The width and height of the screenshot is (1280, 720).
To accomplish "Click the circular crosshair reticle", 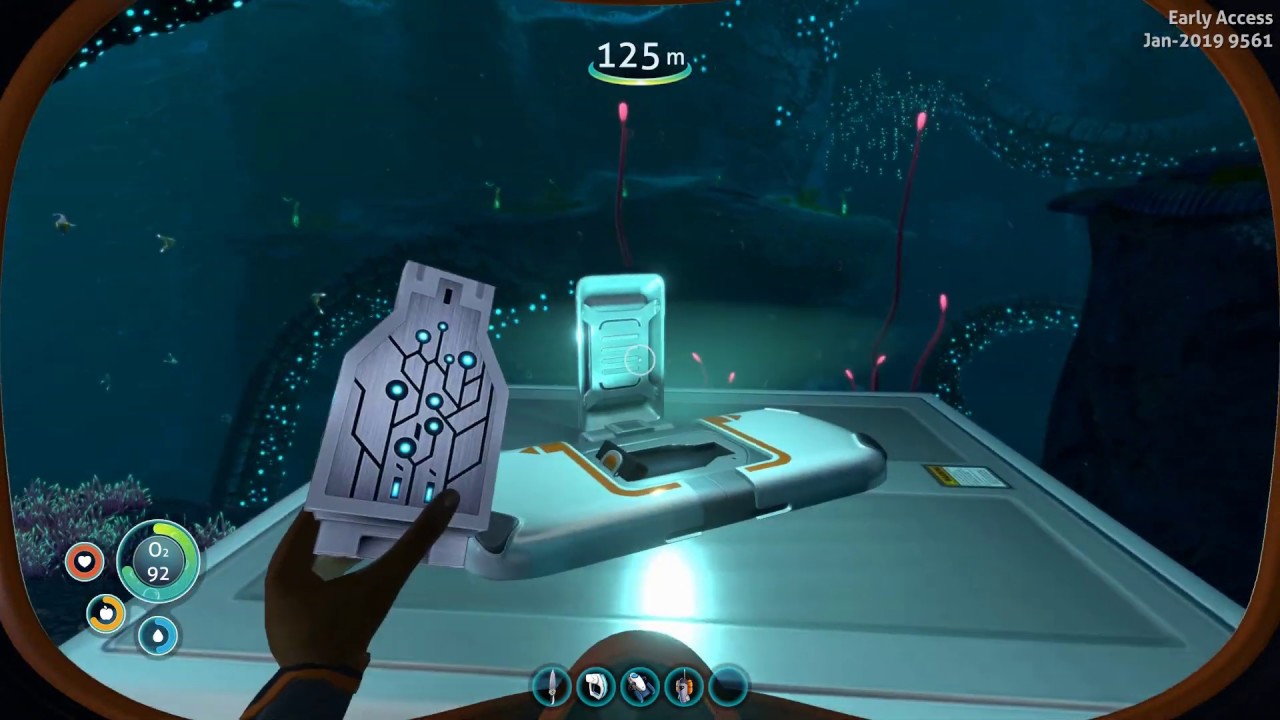I will (637, 360).
